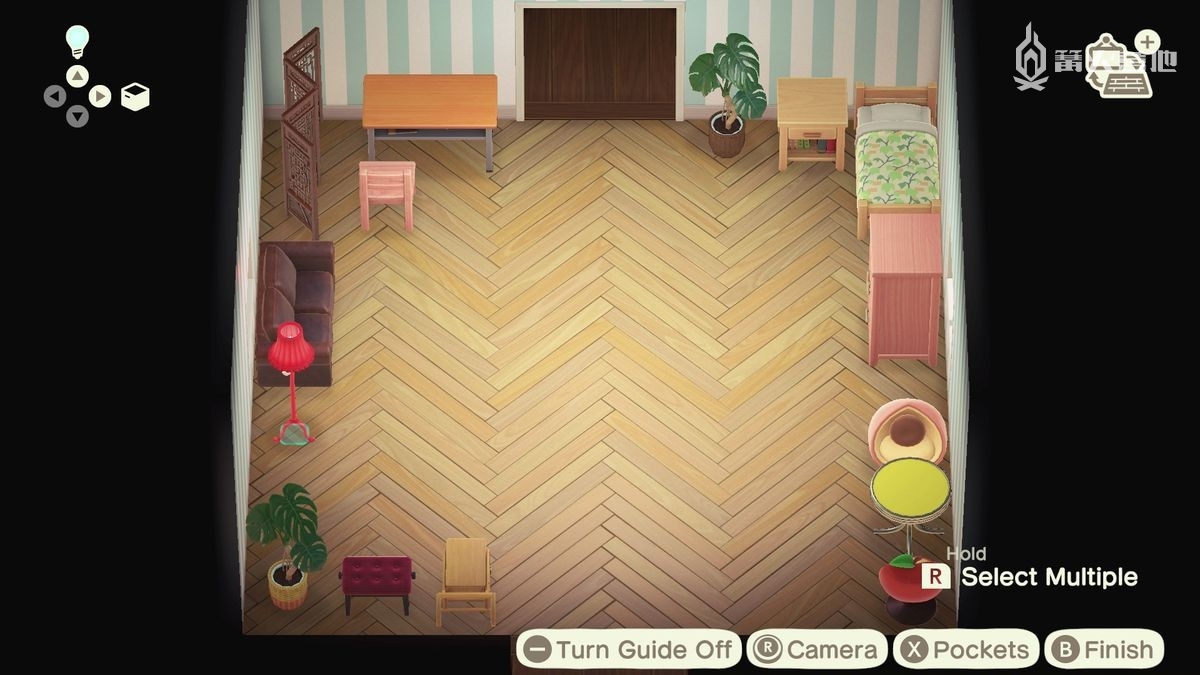Viewport: 1200px width, 675px height.
Task: Click the down arrow on the d-pad
Action: tap(77, 118)
